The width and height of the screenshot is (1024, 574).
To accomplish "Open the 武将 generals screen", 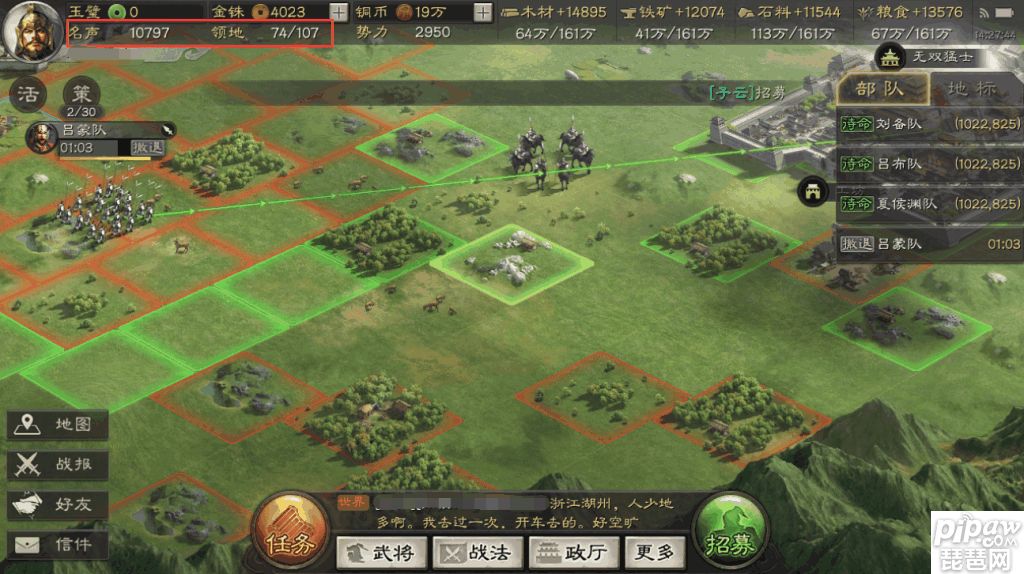I will pos(382,552).
